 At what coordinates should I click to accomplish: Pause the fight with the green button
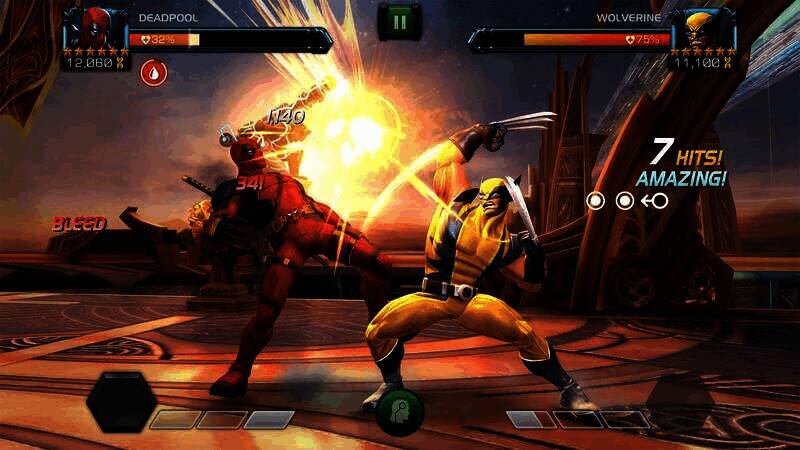(x=400, y=20)
